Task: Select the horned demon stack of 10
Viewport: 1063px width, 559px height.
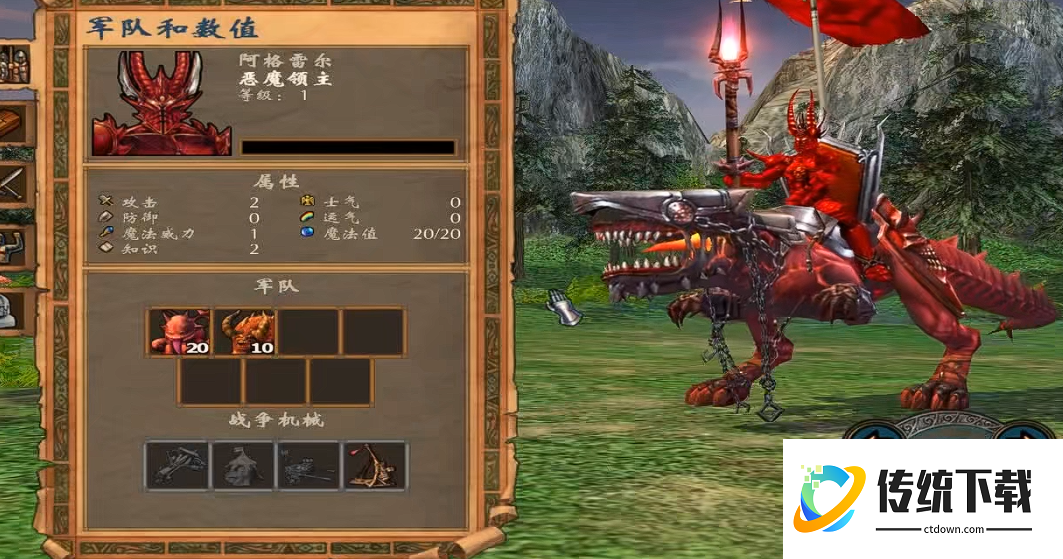Action: (245, 332)
